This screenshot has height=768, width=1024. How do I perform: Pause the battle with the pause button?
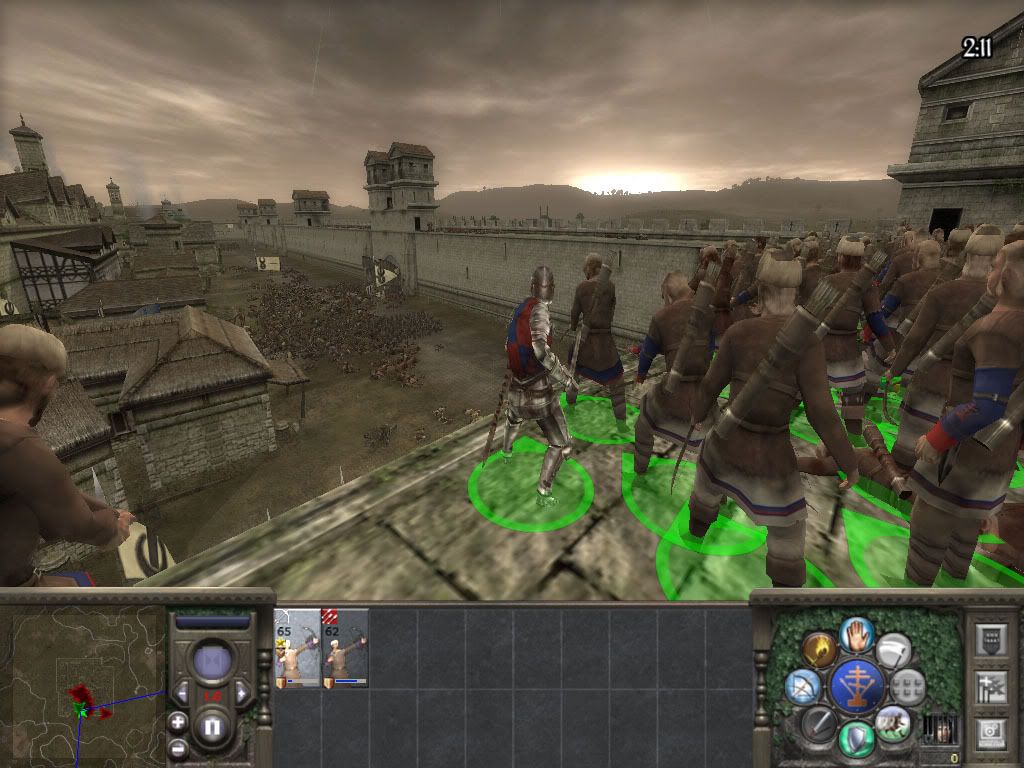(x=212, y=727)
